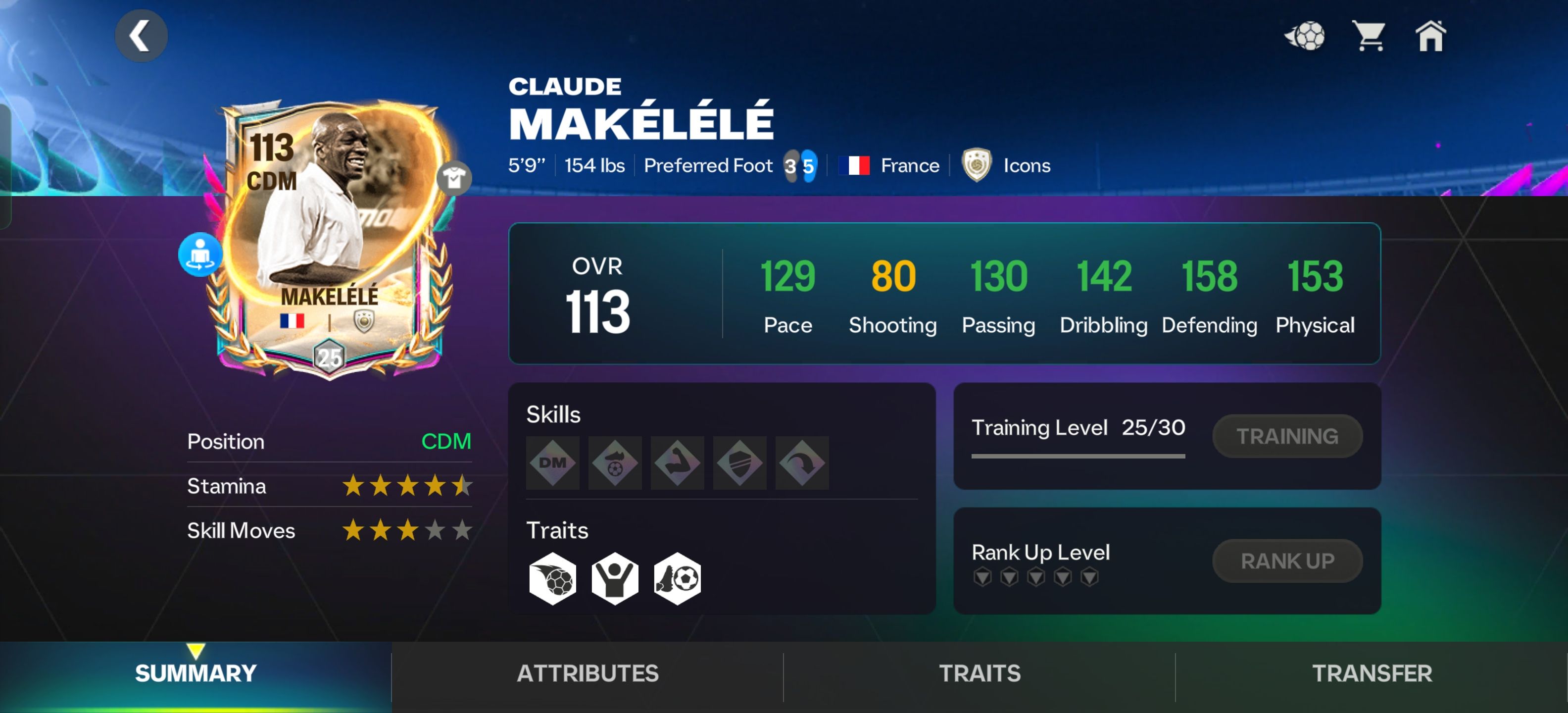View the raised arms player trait
Image resolution: width=1568 pixels, height=713 pixels.
coord(615,578)
